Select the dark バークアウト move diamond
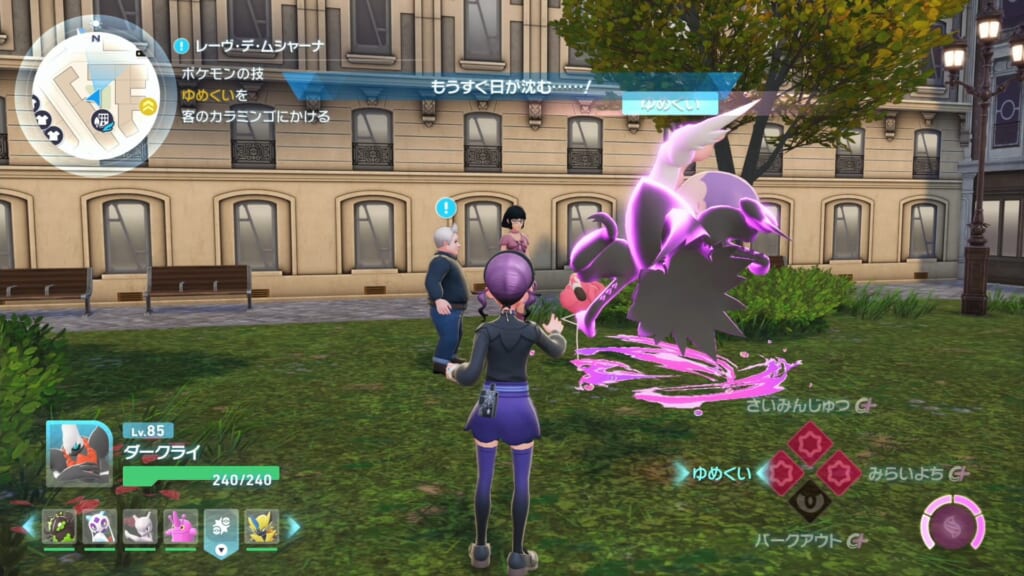The width and height of the screenshot is (1024, 576). (x=810, y=501)
